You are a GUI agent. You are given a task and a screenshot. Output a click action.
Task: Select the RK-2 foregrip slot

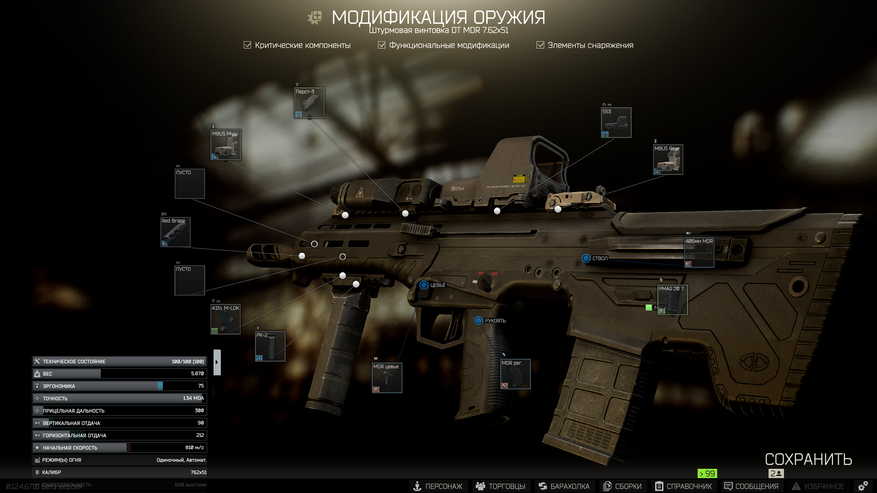click(x=271, y=346)
